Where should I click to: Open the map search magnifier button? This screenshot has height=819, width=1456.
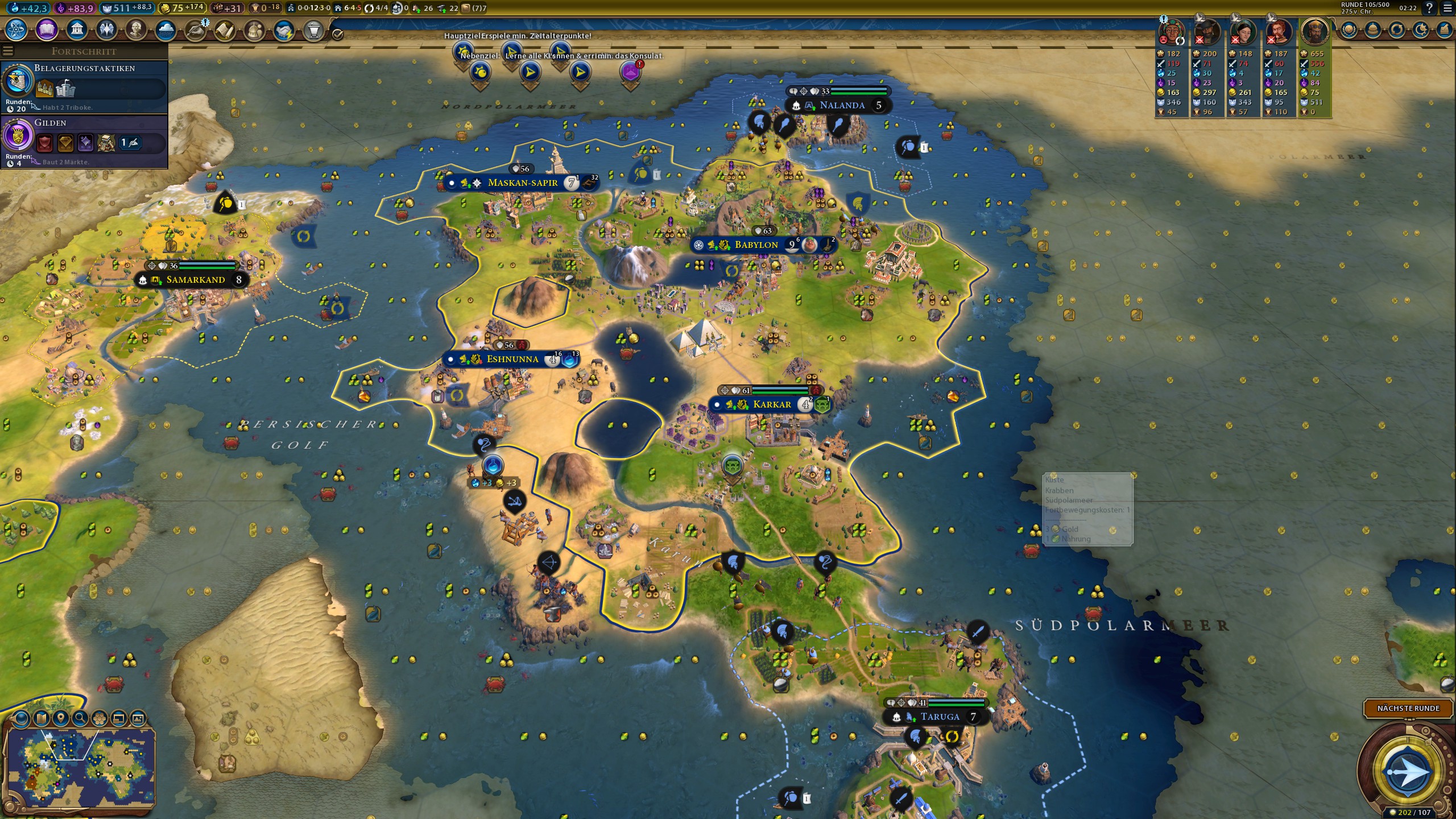click(x=80, y=719)
